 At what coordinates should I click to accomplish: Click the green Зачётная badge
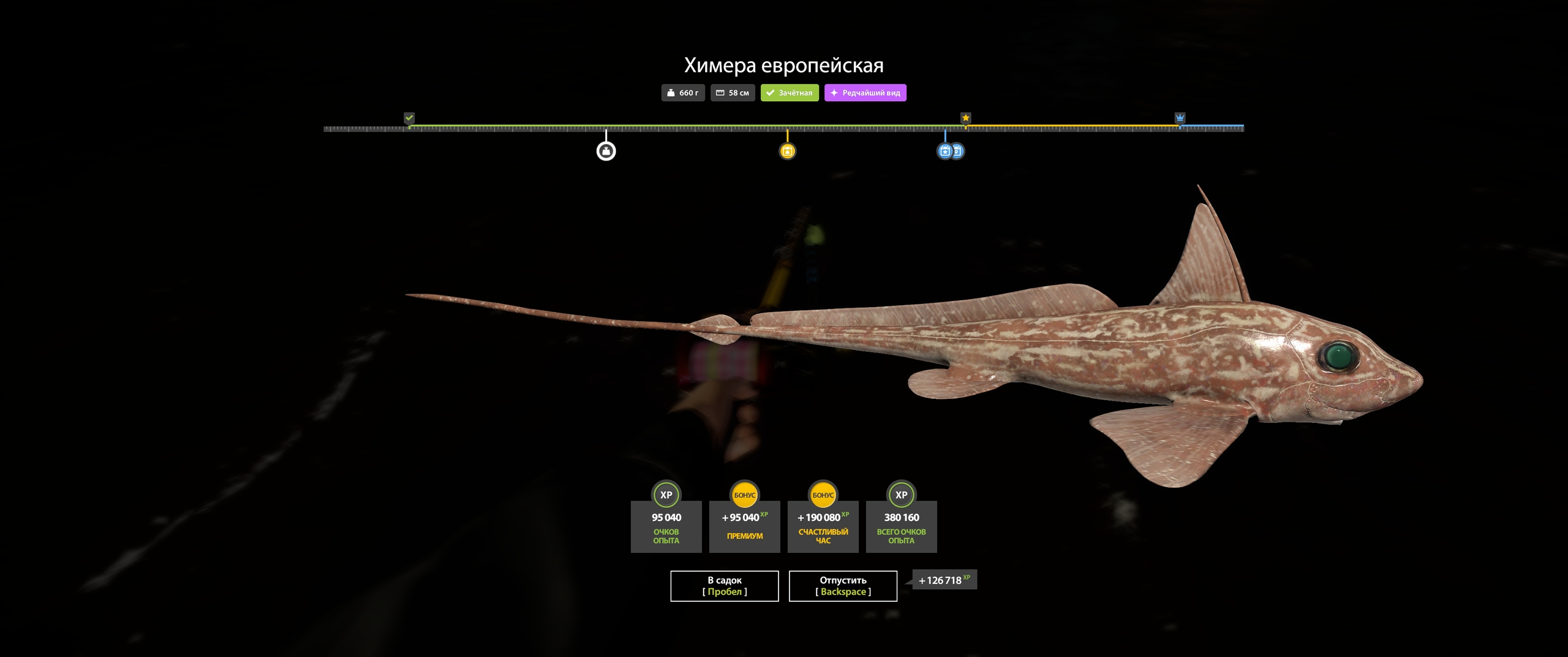790,93
